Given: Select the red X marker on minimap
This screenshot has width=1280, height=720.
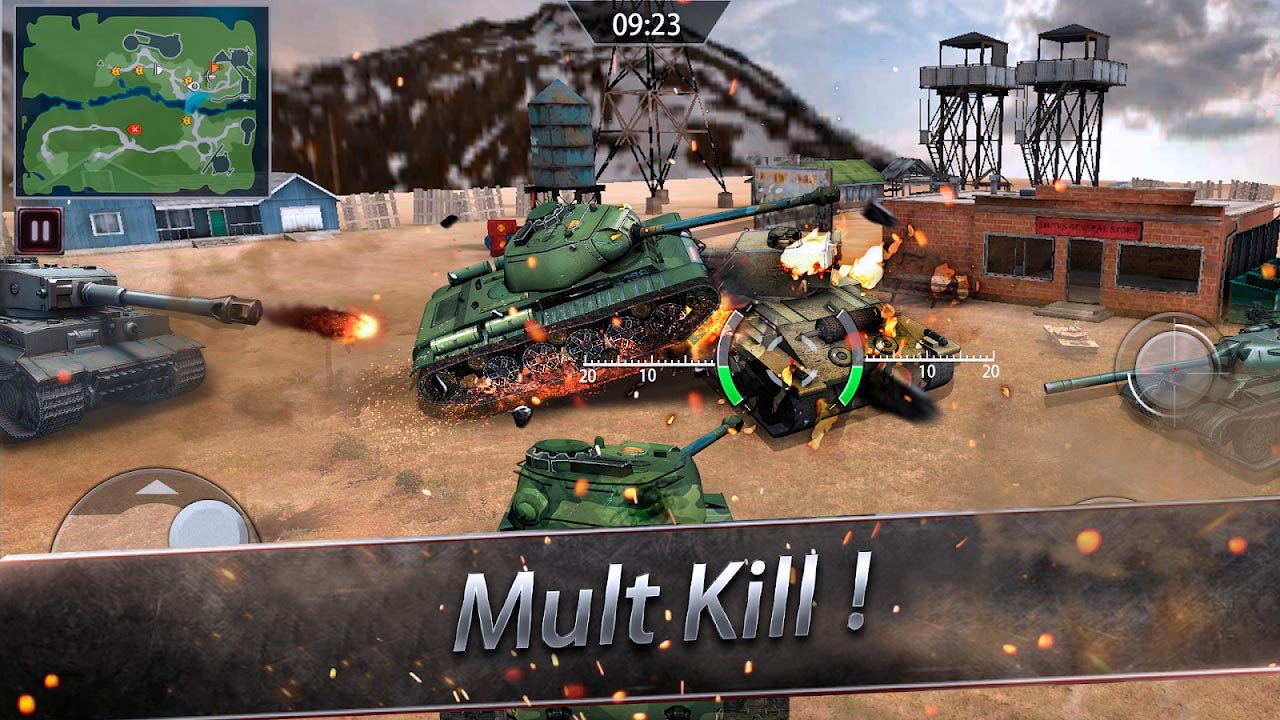Looking at the screenshot, I should [x=135, y=129].
